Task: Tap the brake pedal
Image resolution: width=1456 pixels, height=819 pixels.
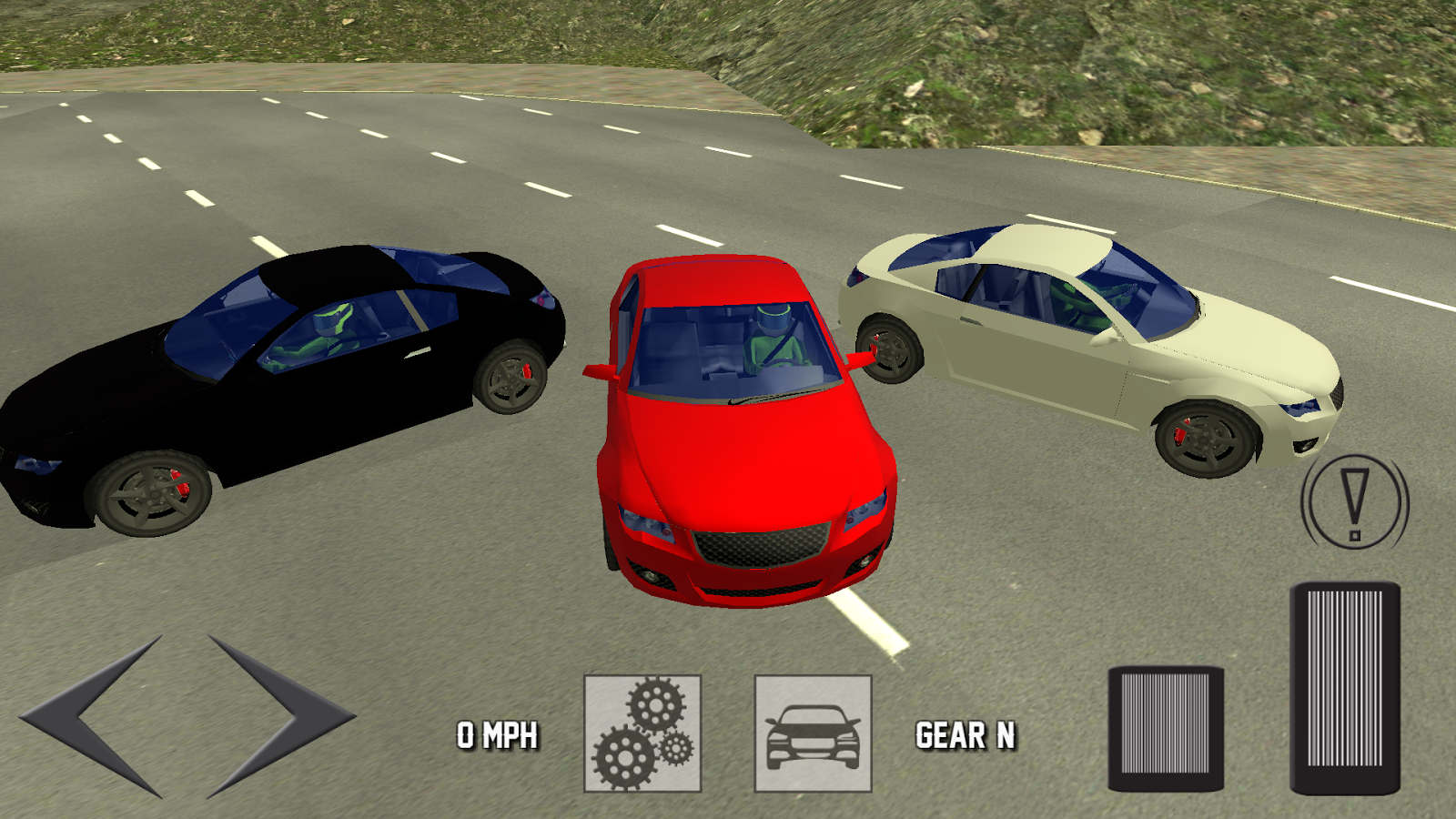Action: pyautogui.click(x=1166, y=728)
